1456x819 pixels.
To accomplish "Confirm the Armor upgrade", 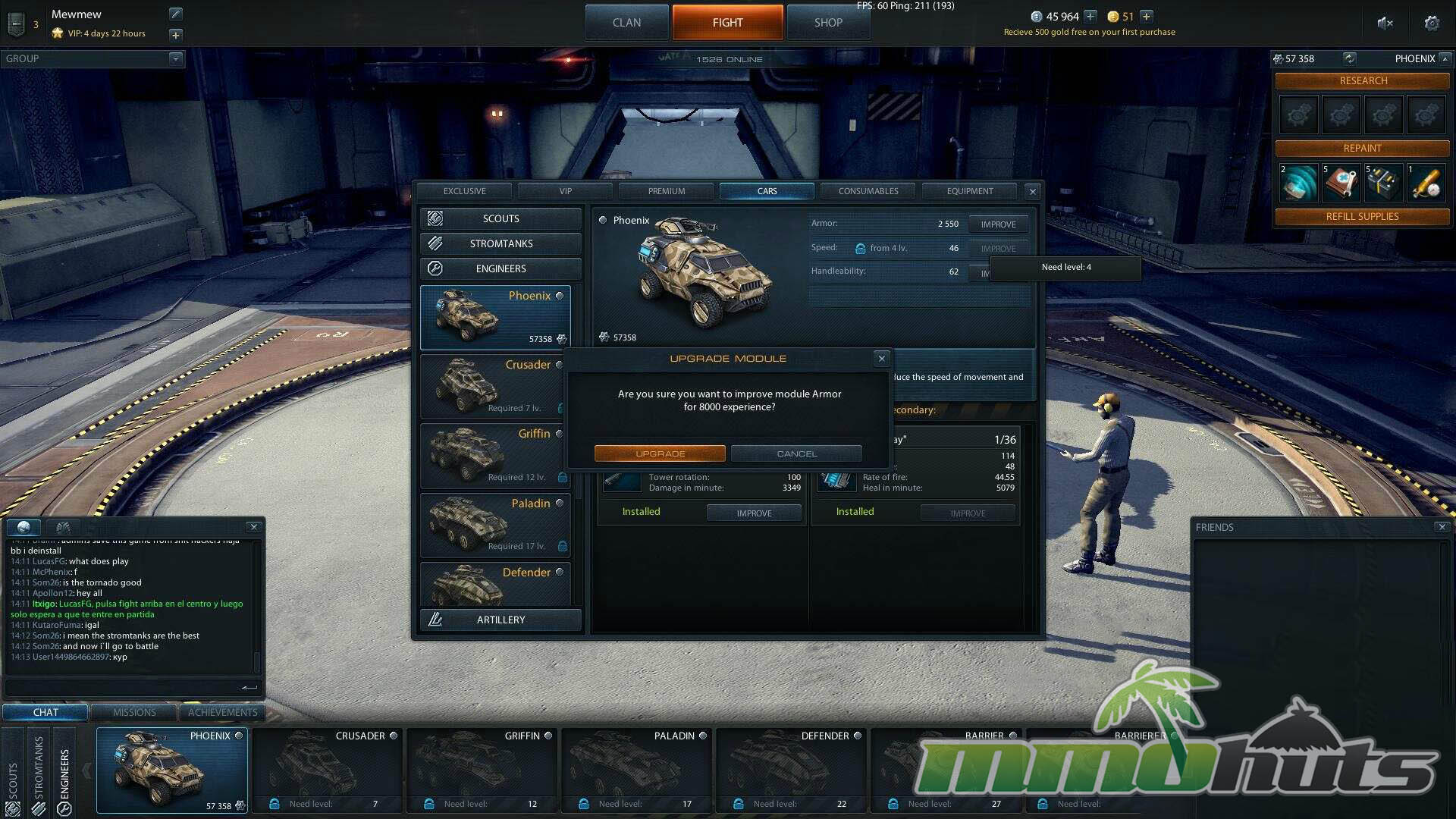I will 660,453.
